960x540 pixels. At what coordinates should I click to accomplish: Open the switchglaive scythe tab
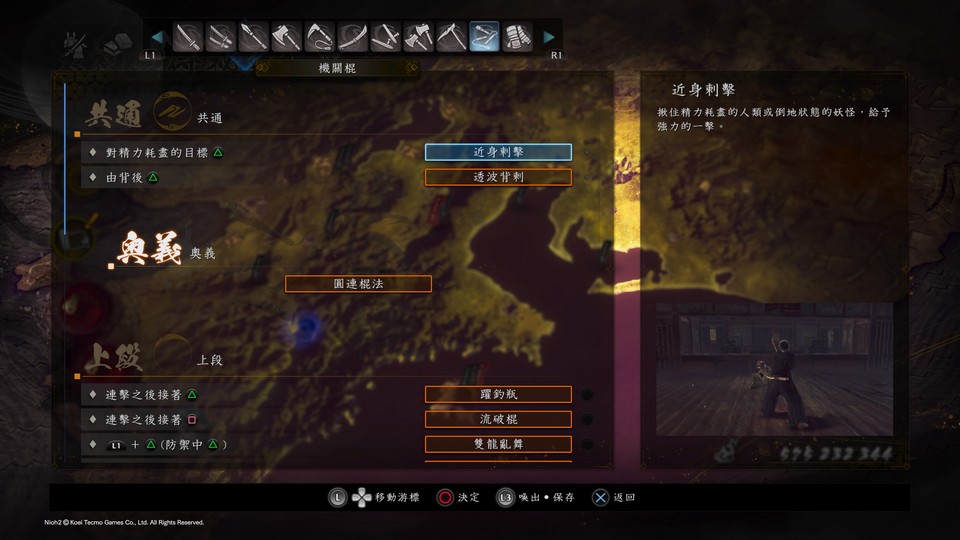point(451,38)
